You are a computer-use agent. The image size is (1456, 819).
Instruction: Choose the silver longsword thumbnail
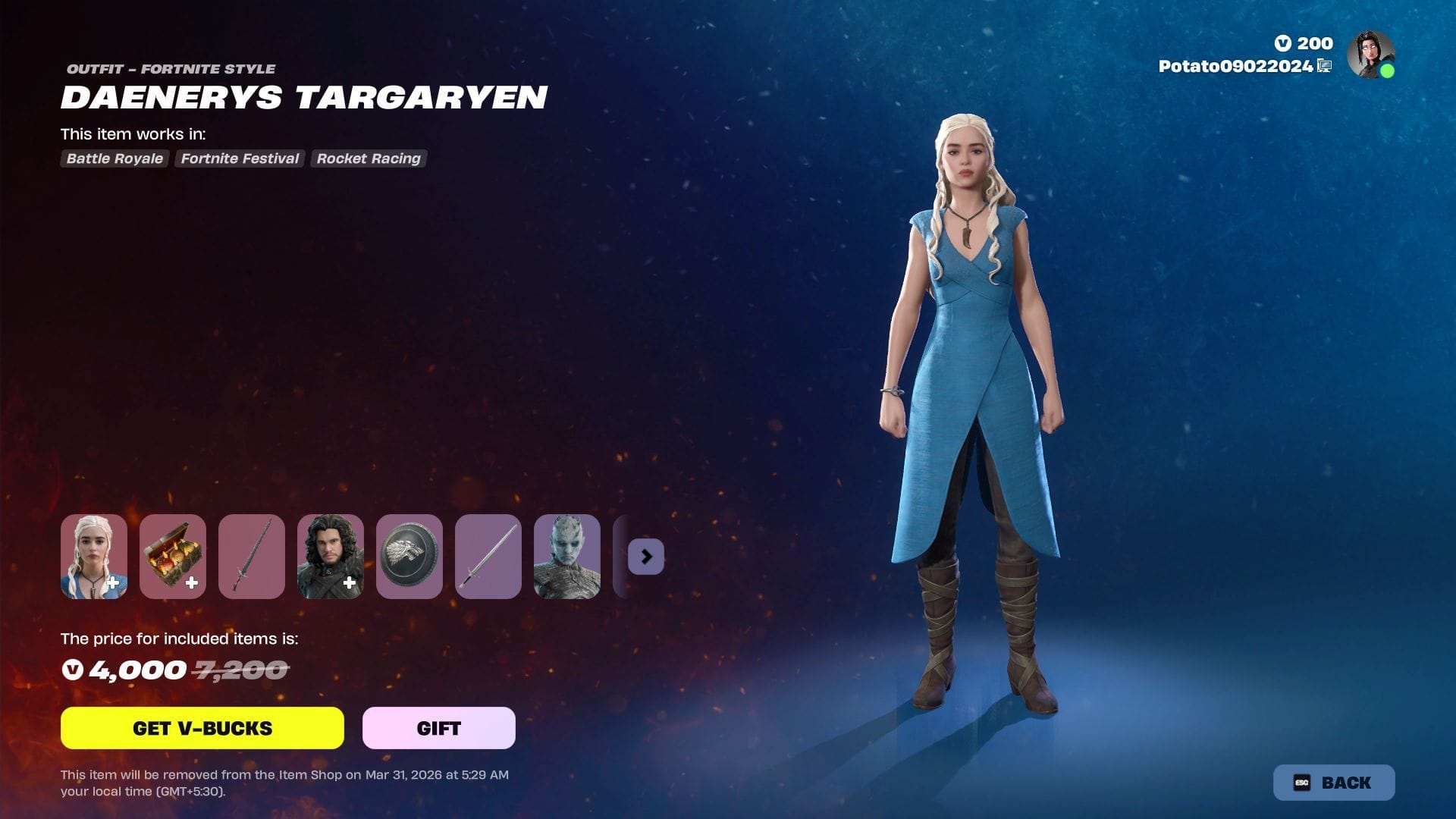(x=488, y=557)
